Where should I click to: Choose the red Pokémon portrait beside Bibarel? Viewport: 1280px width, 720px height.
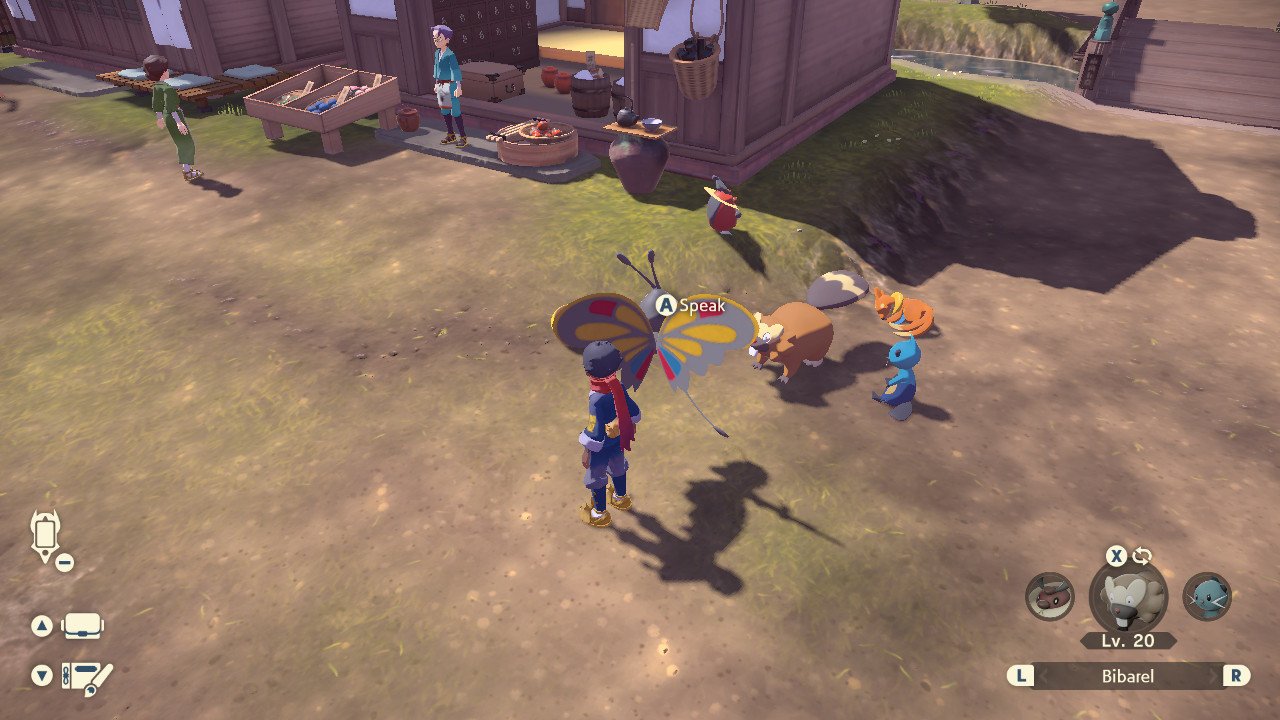[1049, 596]
